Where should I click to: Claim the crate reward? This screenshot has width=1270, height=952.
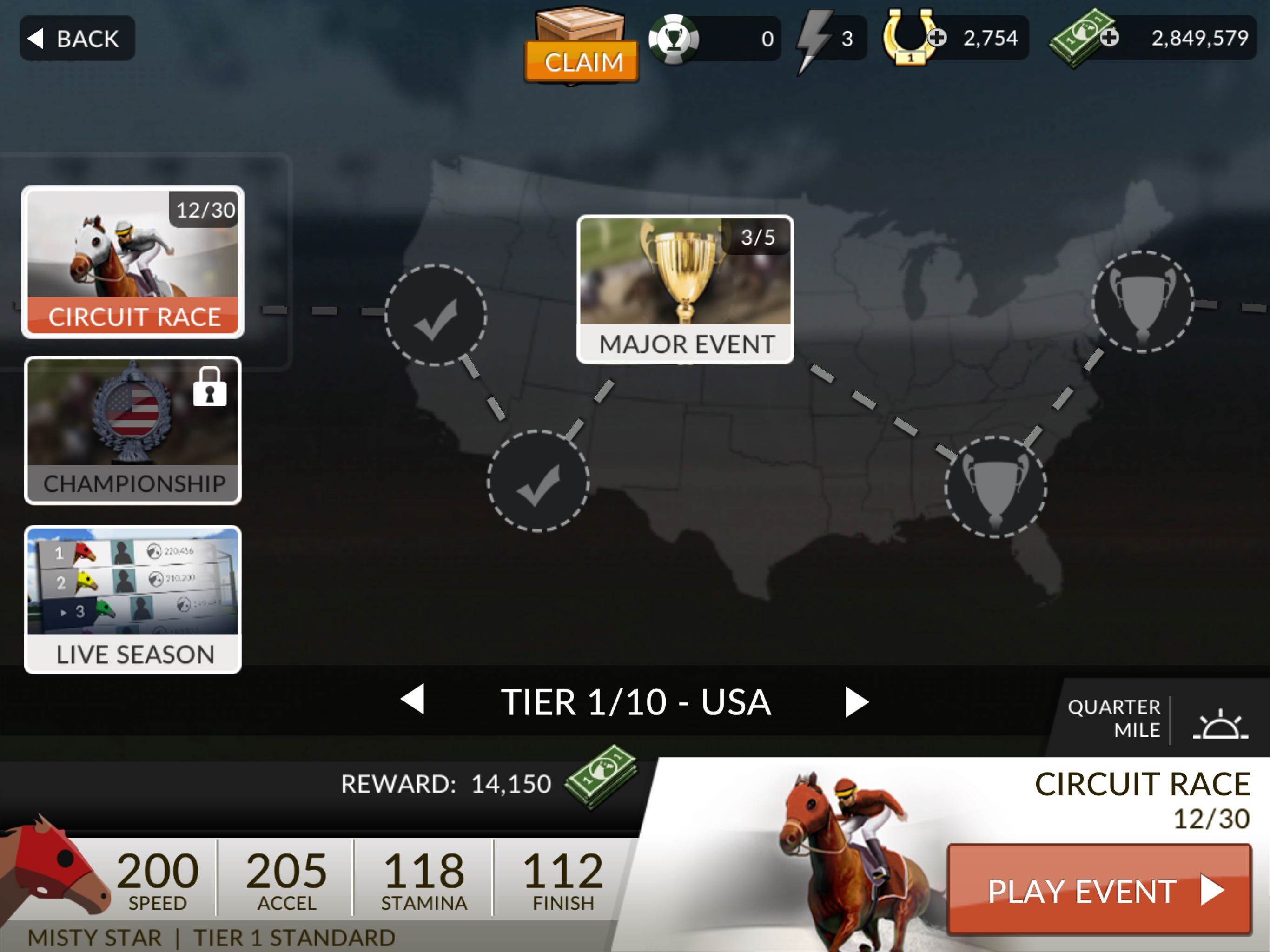581,60
